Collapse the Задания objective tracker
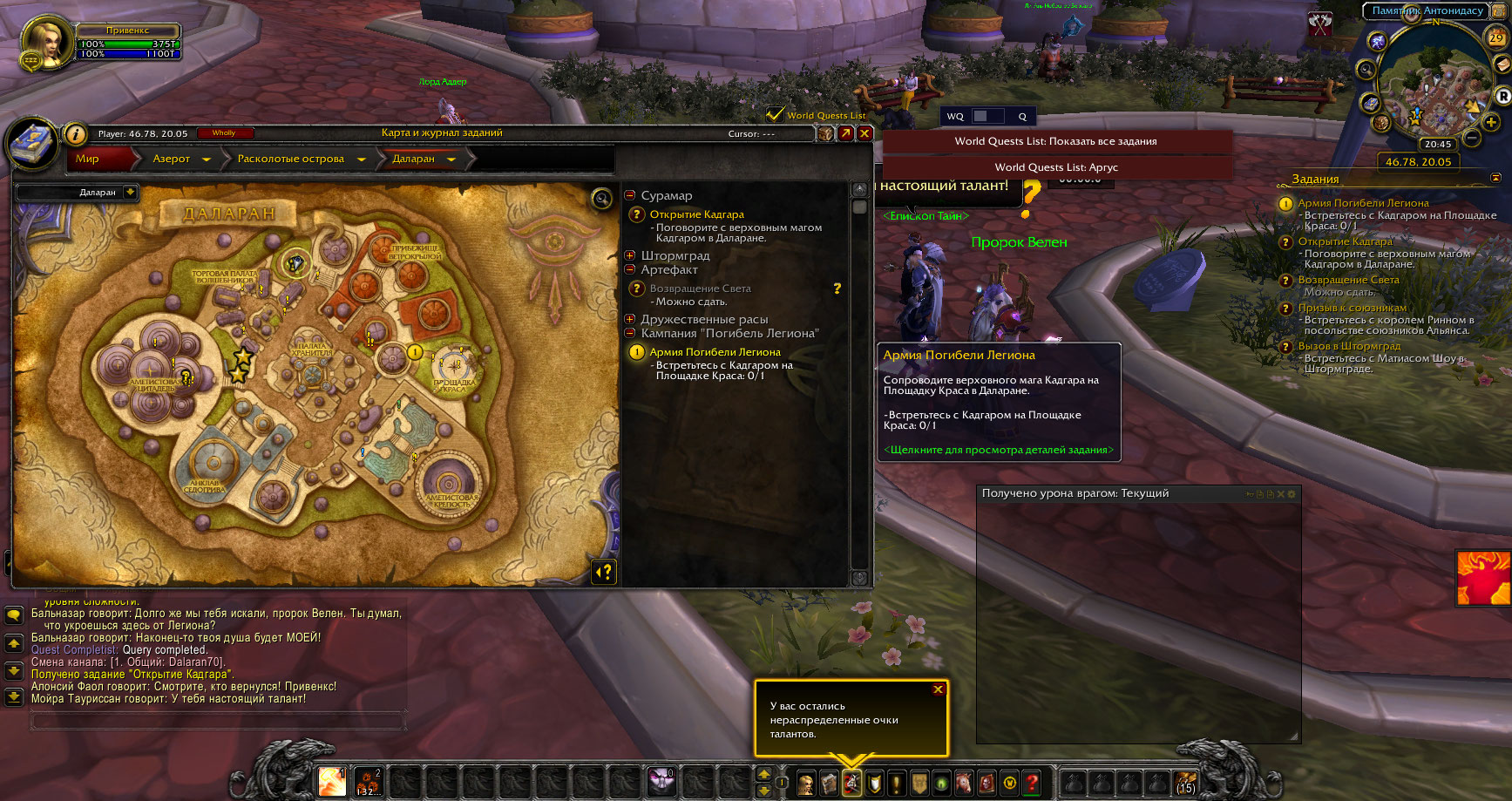Image resolution: width=1512 pixels, height=801 pixels. tap(1495, 178)
